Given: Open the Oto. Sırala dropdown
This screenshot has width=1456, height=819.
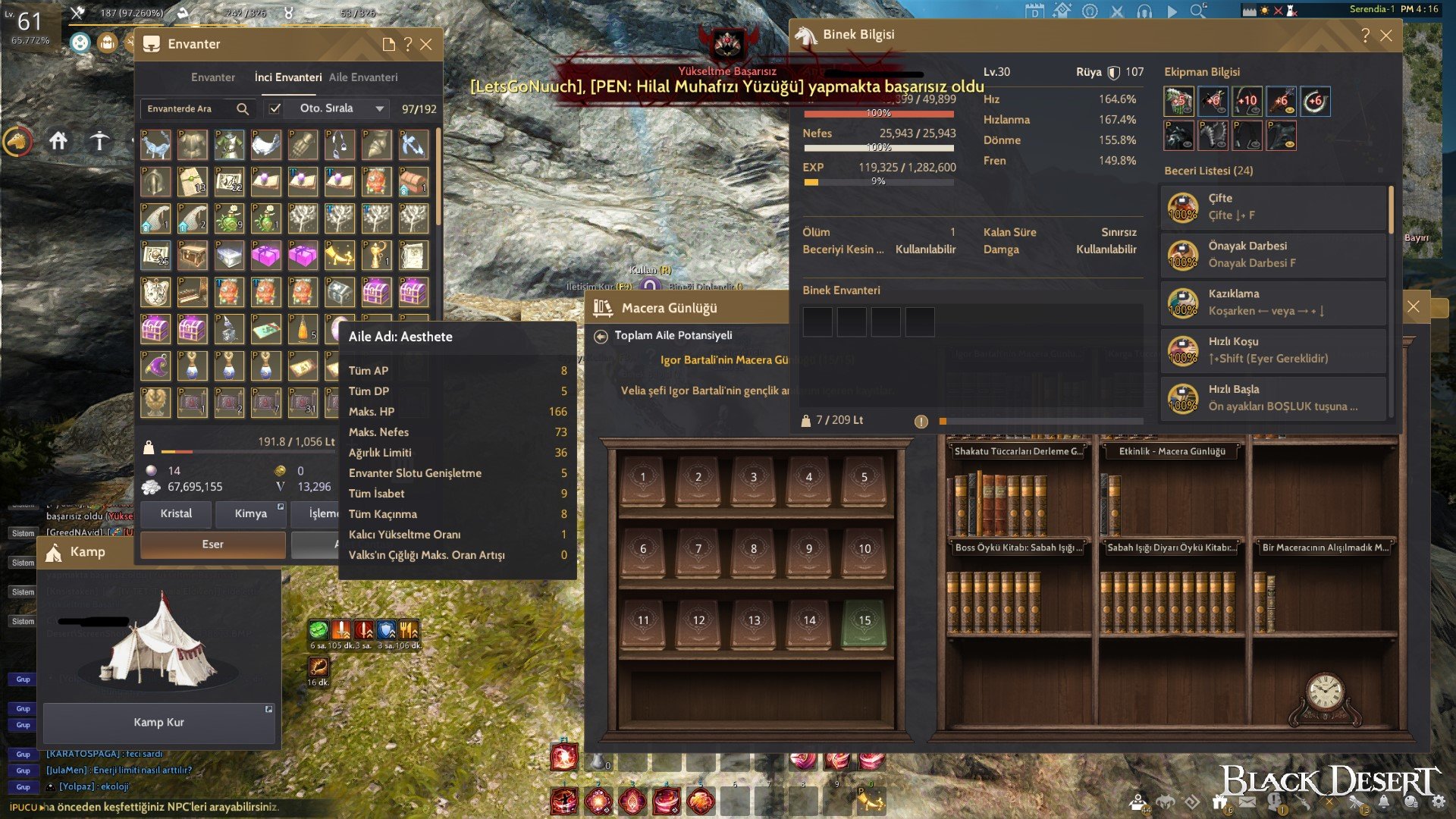Looking at the screenshot, I should pyautogui.click(x=378, y=109).
